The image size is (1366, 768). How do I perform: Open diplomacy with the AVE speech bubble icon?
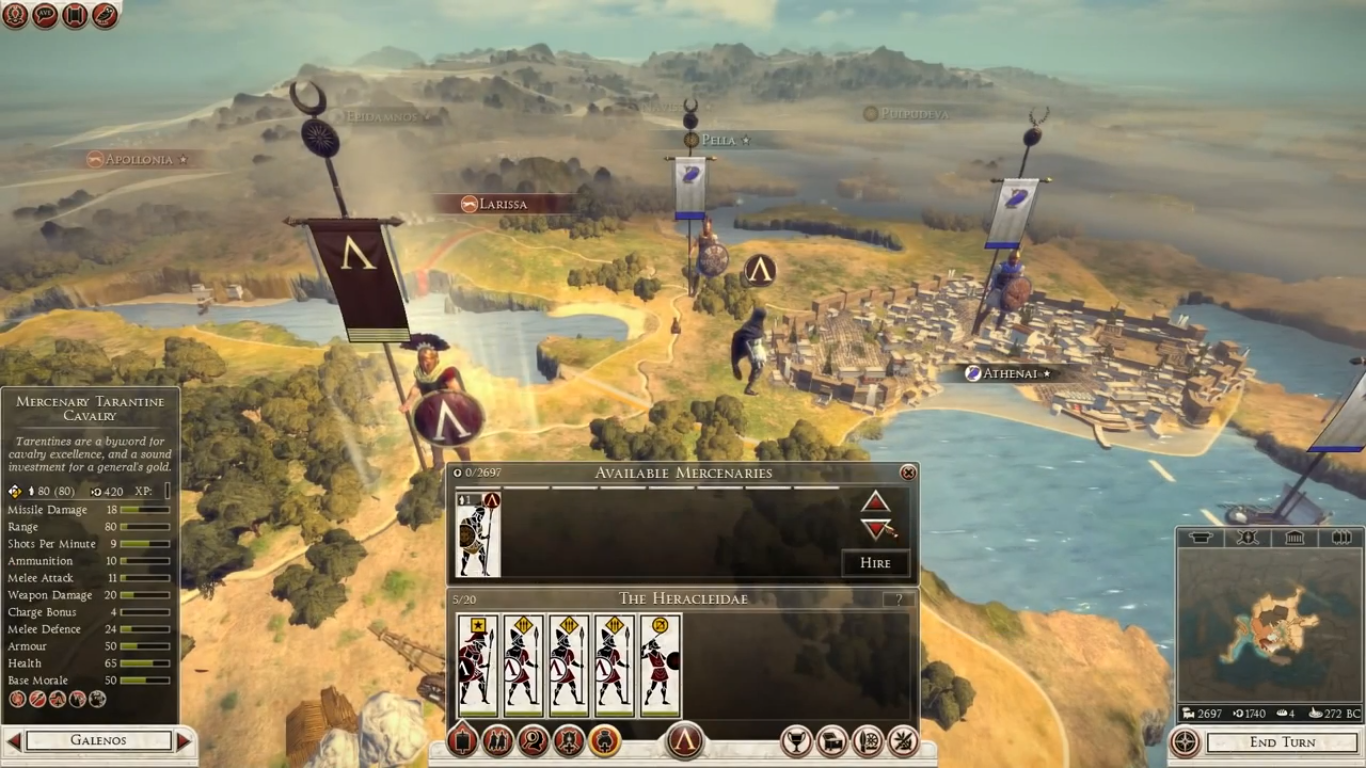click(44, 16)
